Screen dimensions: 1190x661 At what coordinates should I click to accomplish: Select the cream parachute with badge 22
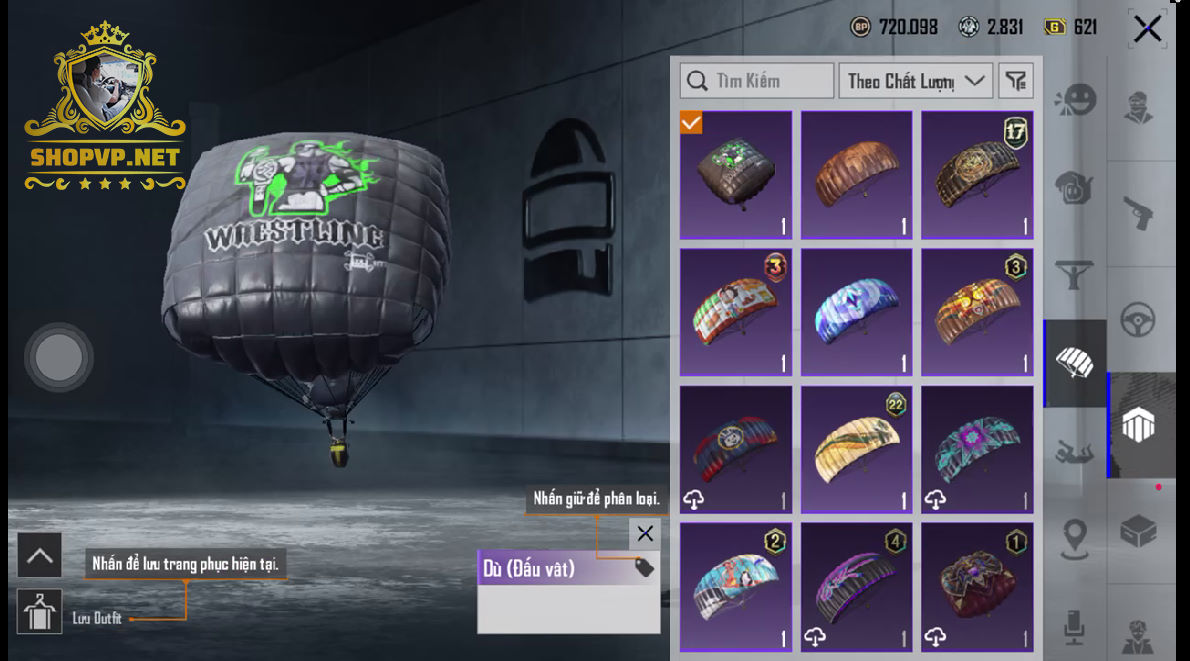click(857, 449)
